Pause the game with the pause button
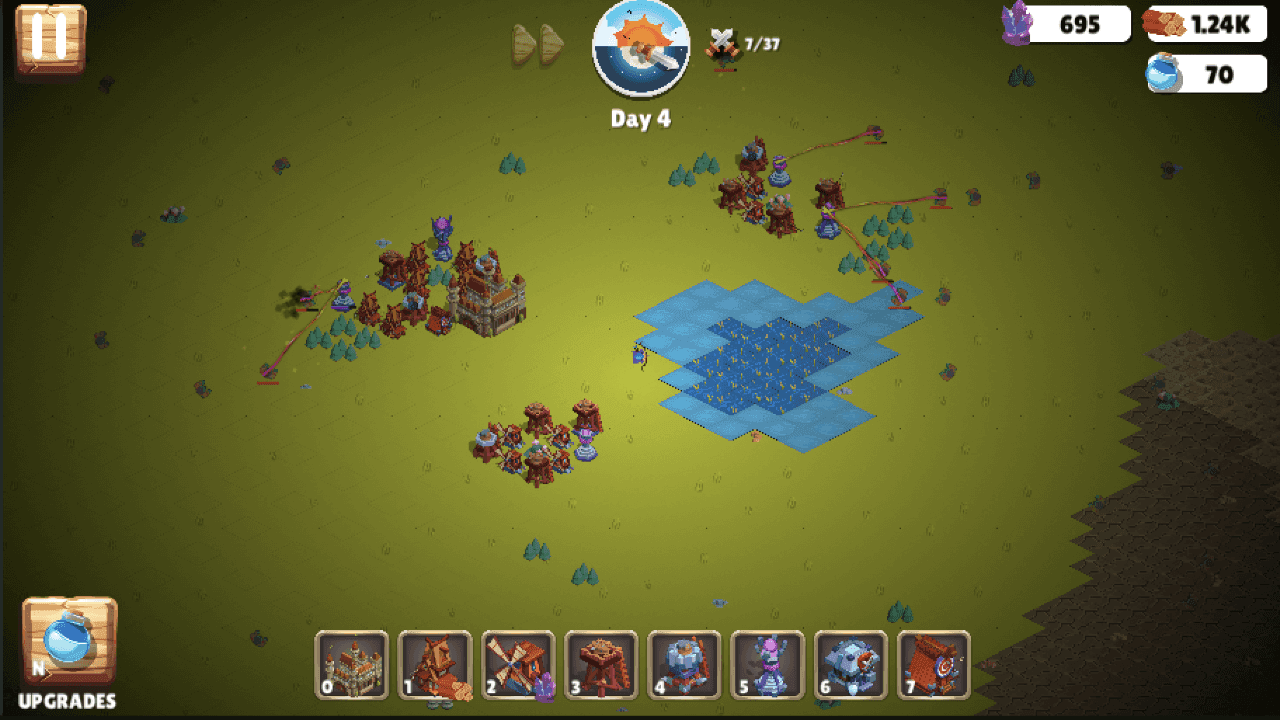The image size is (1280, 720). click(48, 40)
